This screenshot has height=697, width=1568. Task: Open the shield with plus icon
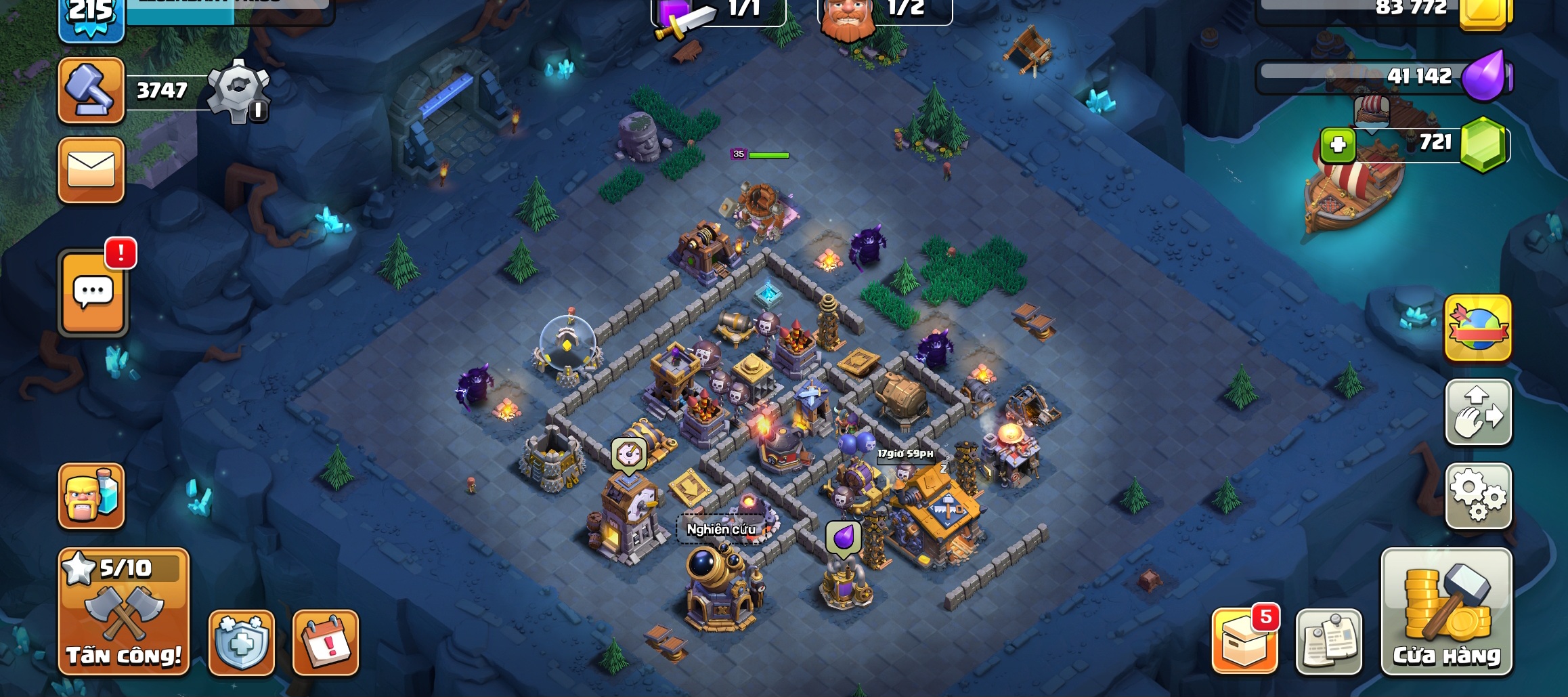click(242, 642)
